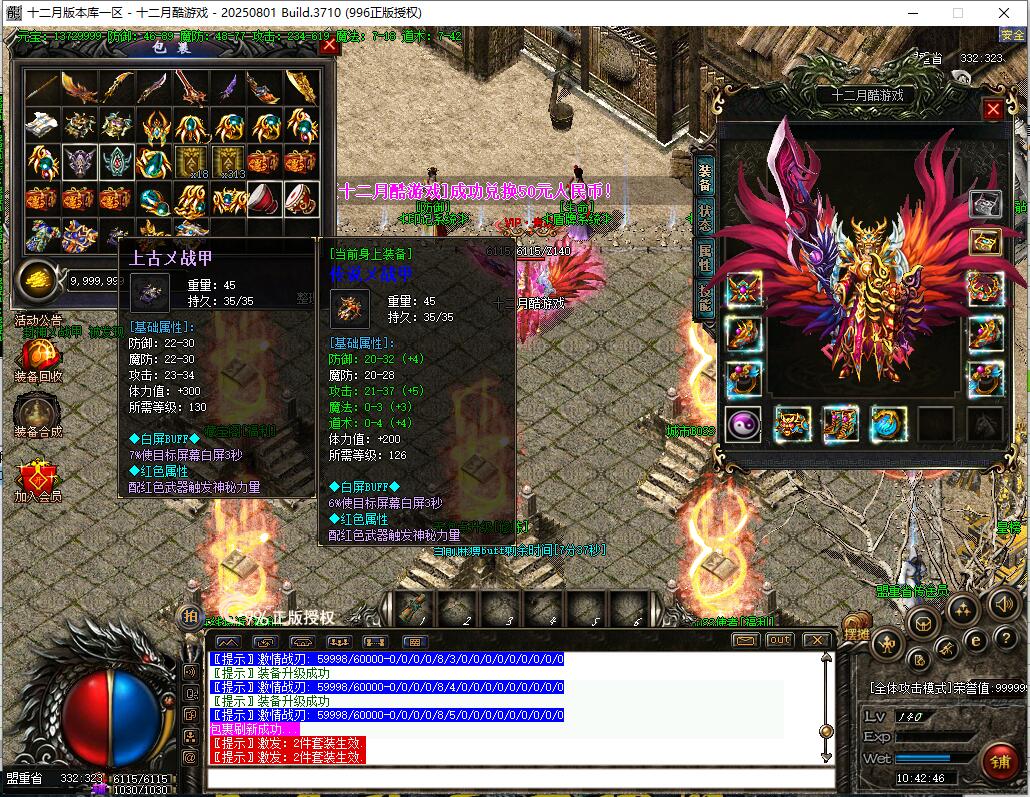Select the red megaphone item in bag
1030x797 pixels.
(x=265, y=199)
